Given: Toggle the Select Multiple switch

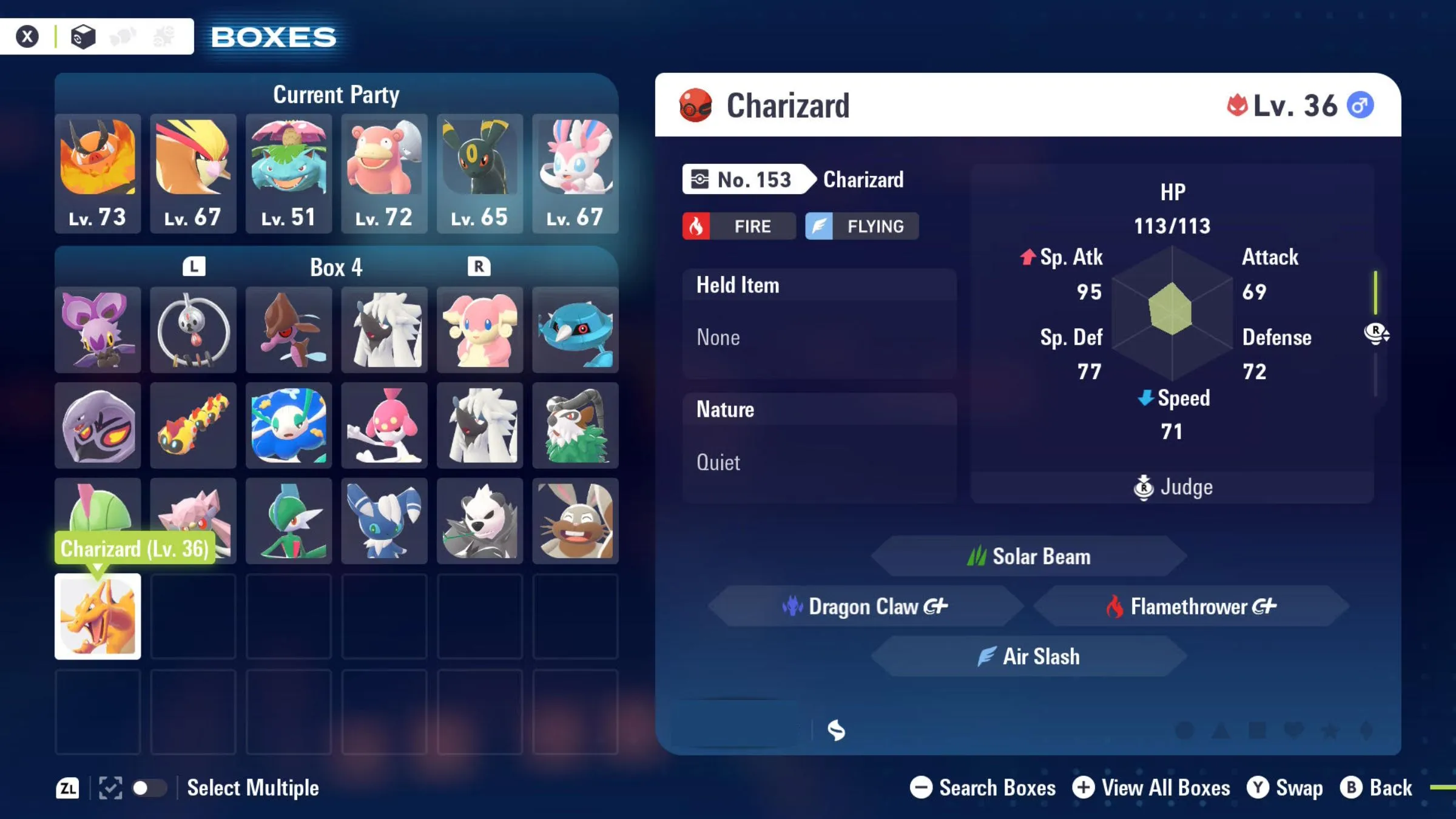Looking at the screenshot, I should pos(149,788).
